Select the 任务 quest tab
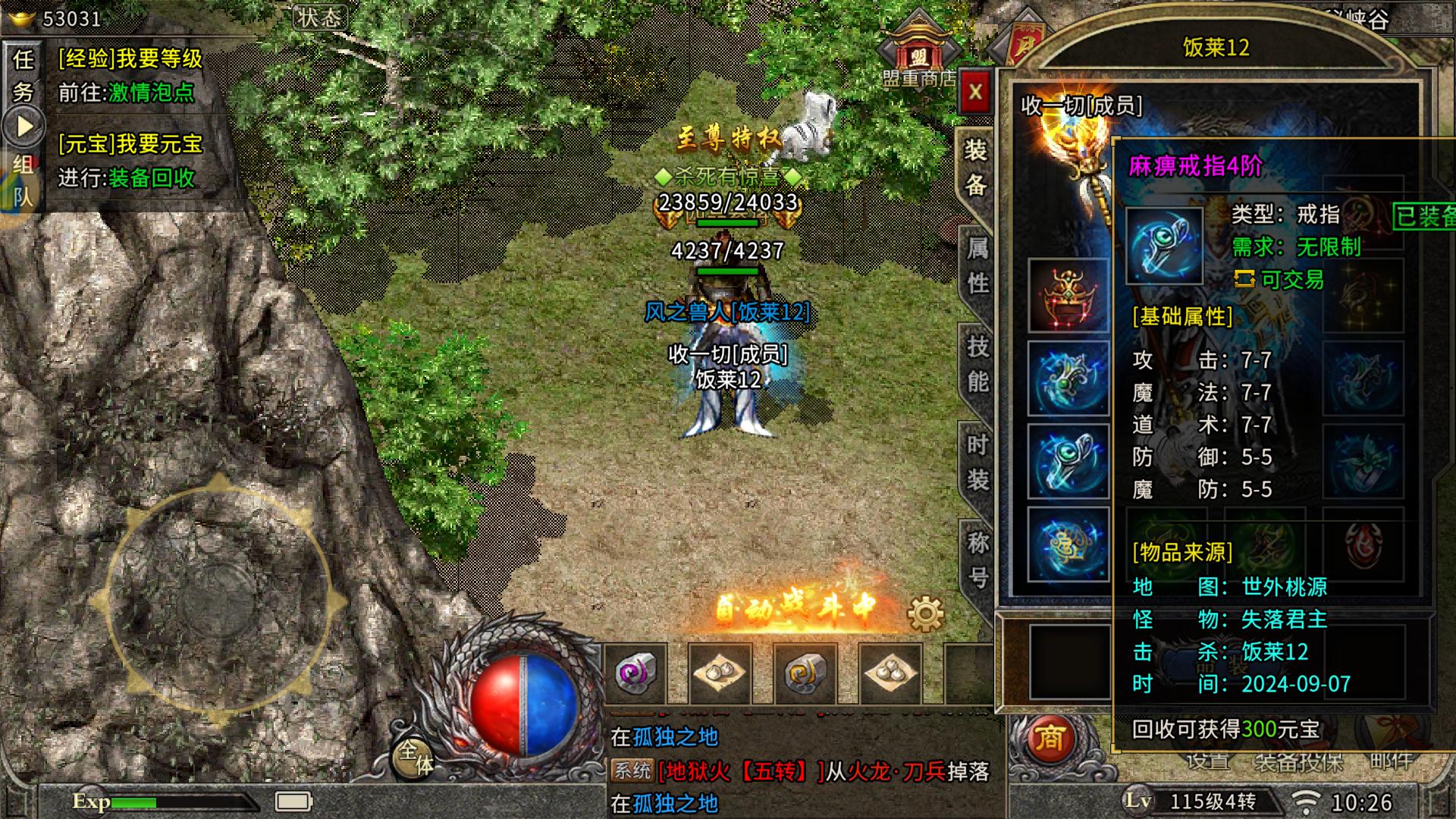 pyautogui.click(x=24, y=75)
